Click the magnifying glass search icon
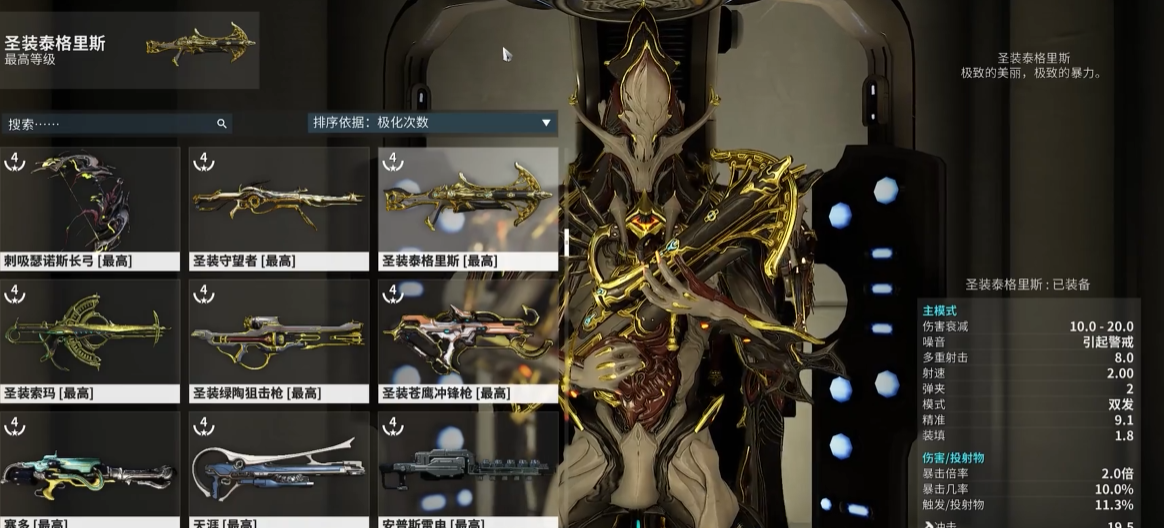 tap(222, 124)
